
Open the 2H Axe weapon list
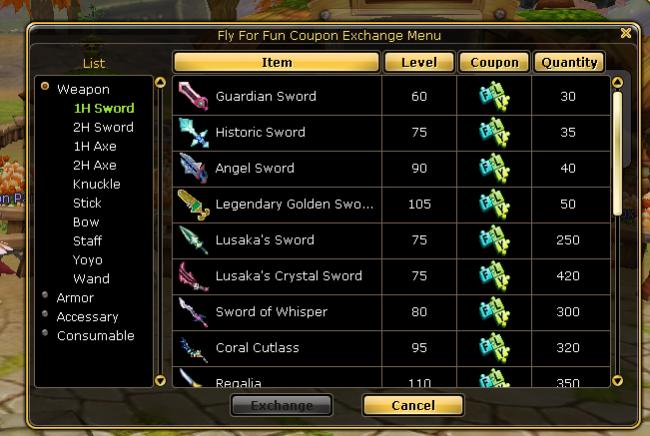point(95,165)
